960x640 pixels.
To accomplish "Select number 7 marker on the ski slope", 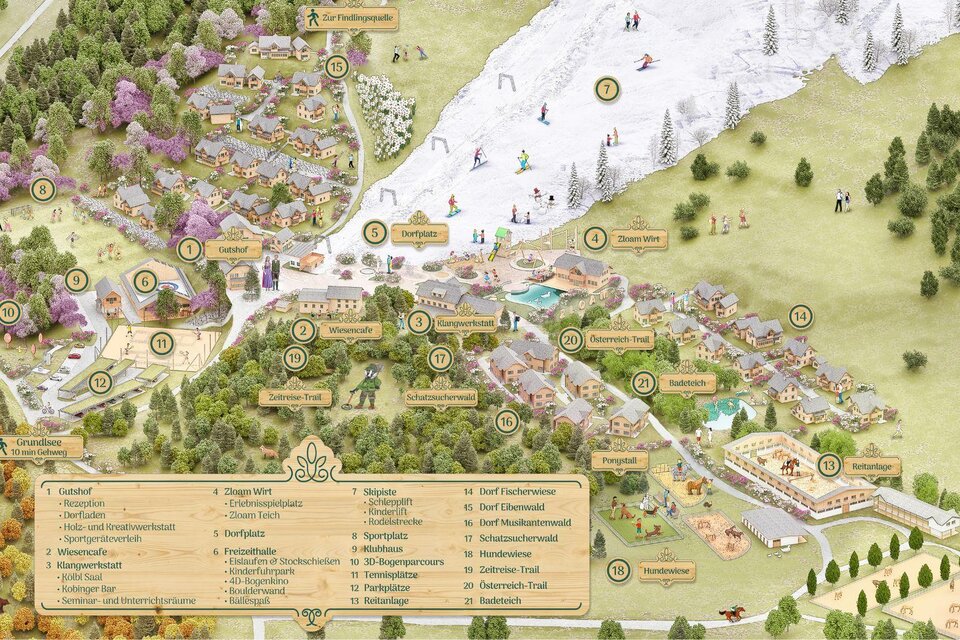I will pos(606,90).
